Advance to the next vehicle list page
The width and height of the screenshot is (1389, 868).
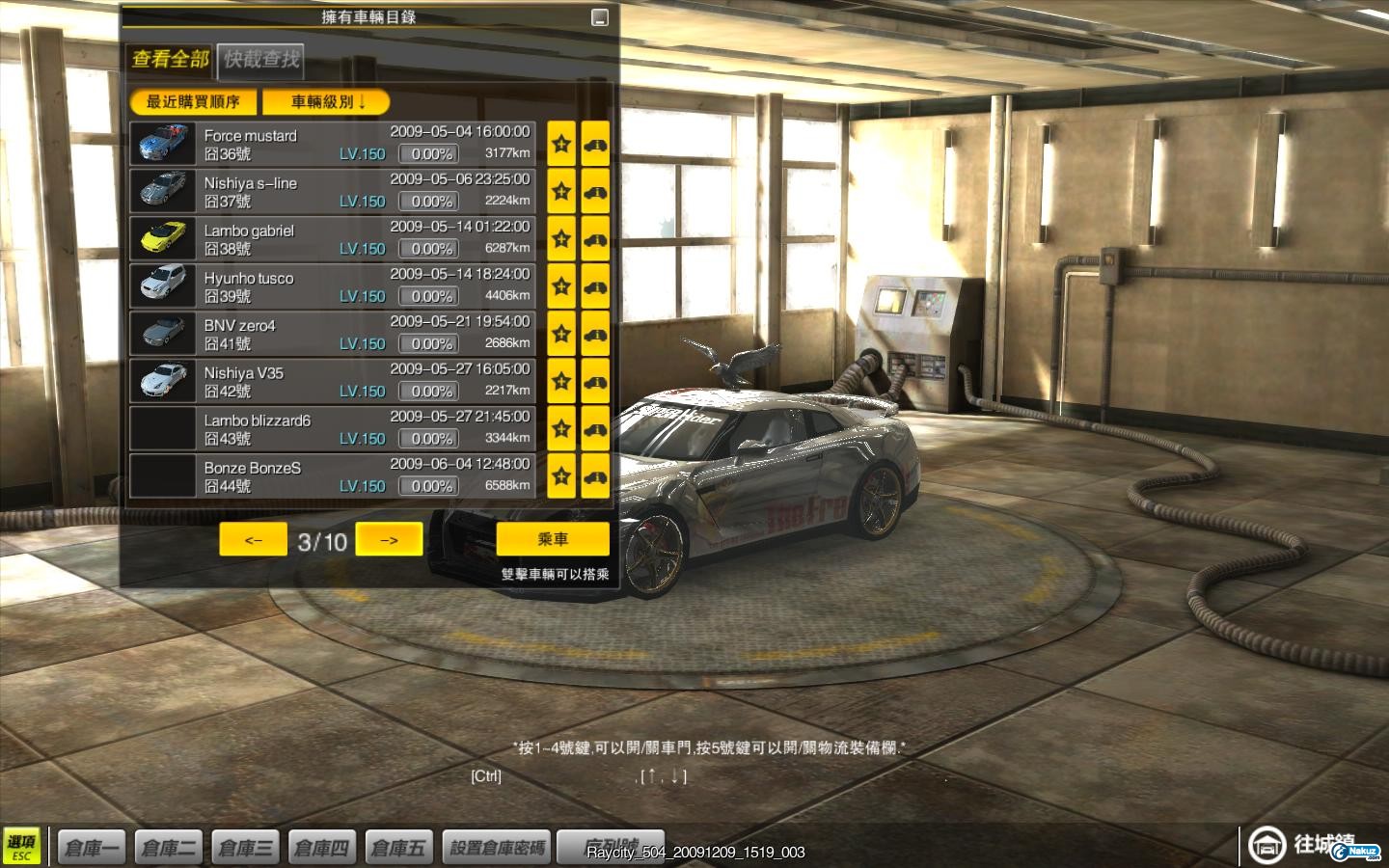tap(389, 540)
